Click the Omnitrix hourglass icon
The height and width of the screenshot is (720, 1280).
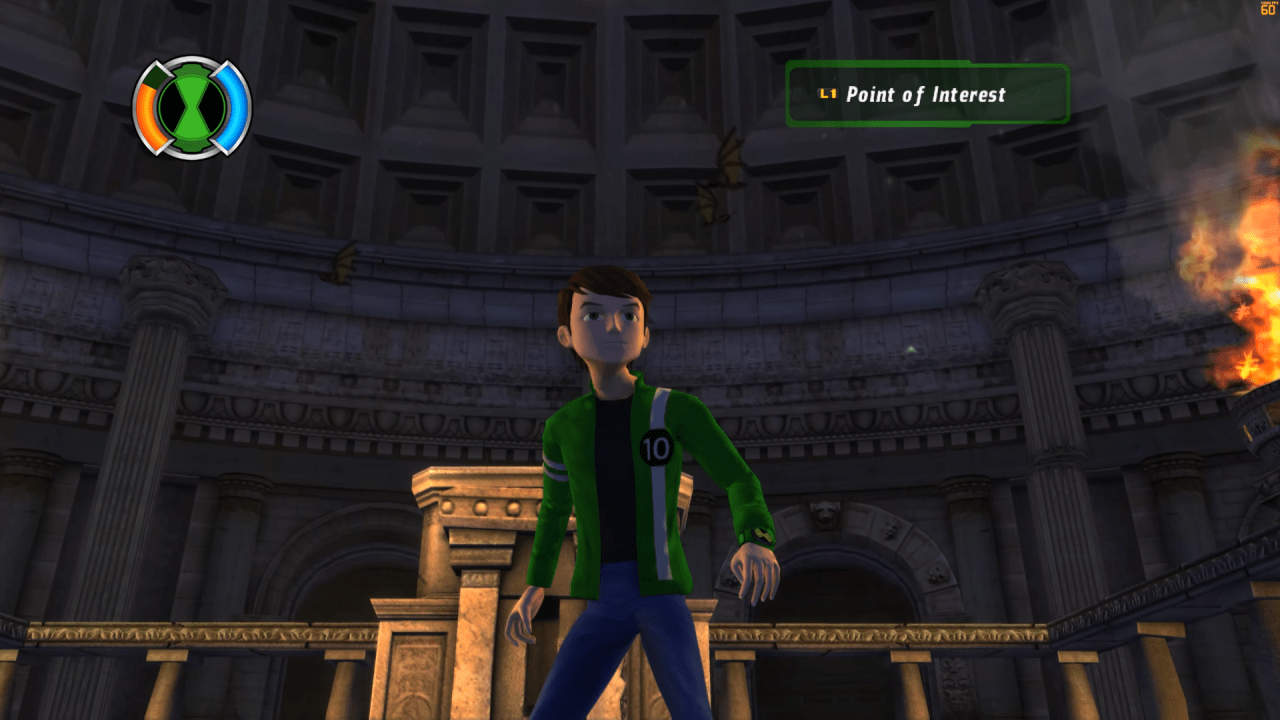(192, 107)
